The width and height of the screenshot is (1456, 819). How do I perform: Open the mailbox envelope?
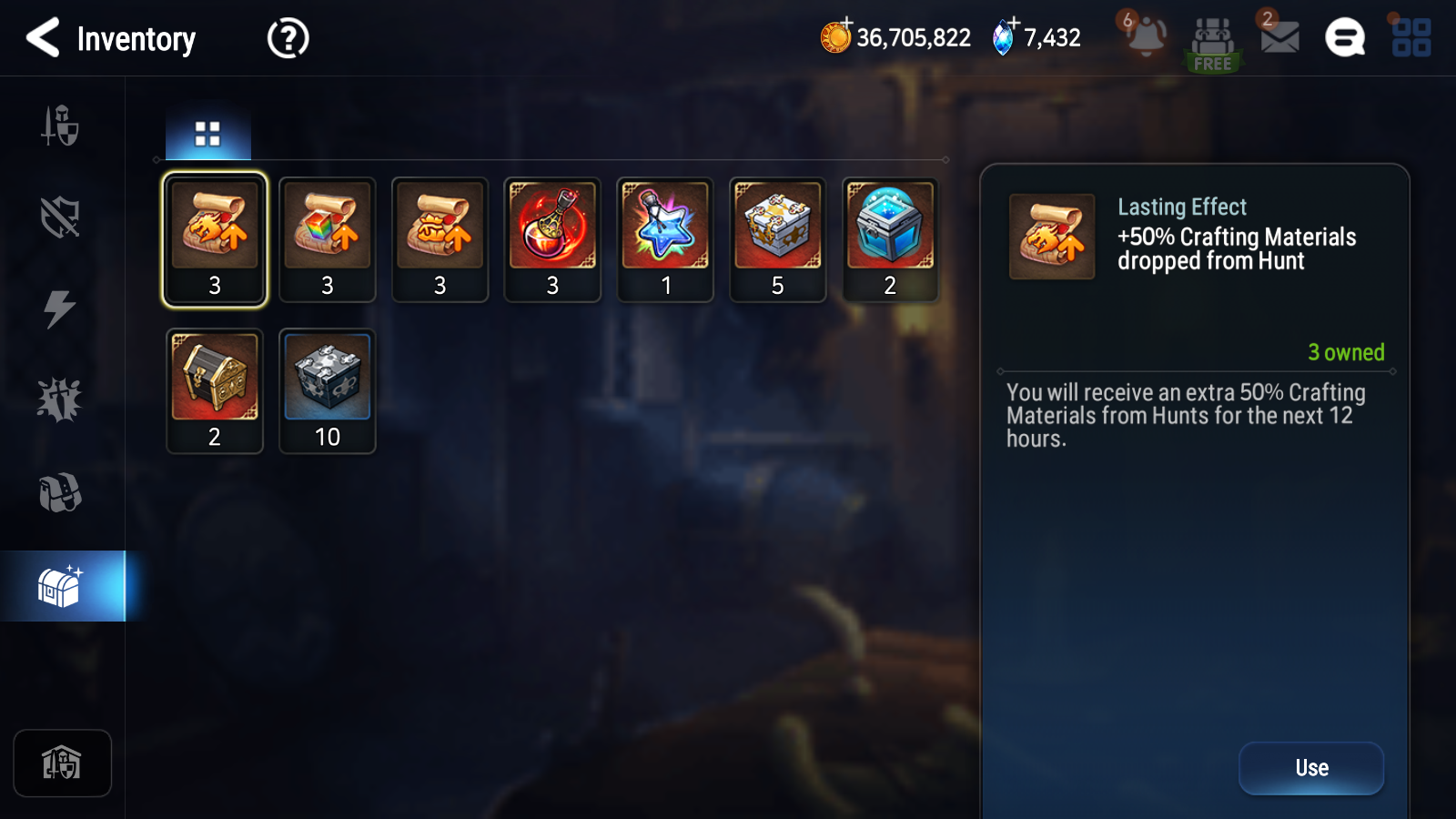tap(1279, 36)
